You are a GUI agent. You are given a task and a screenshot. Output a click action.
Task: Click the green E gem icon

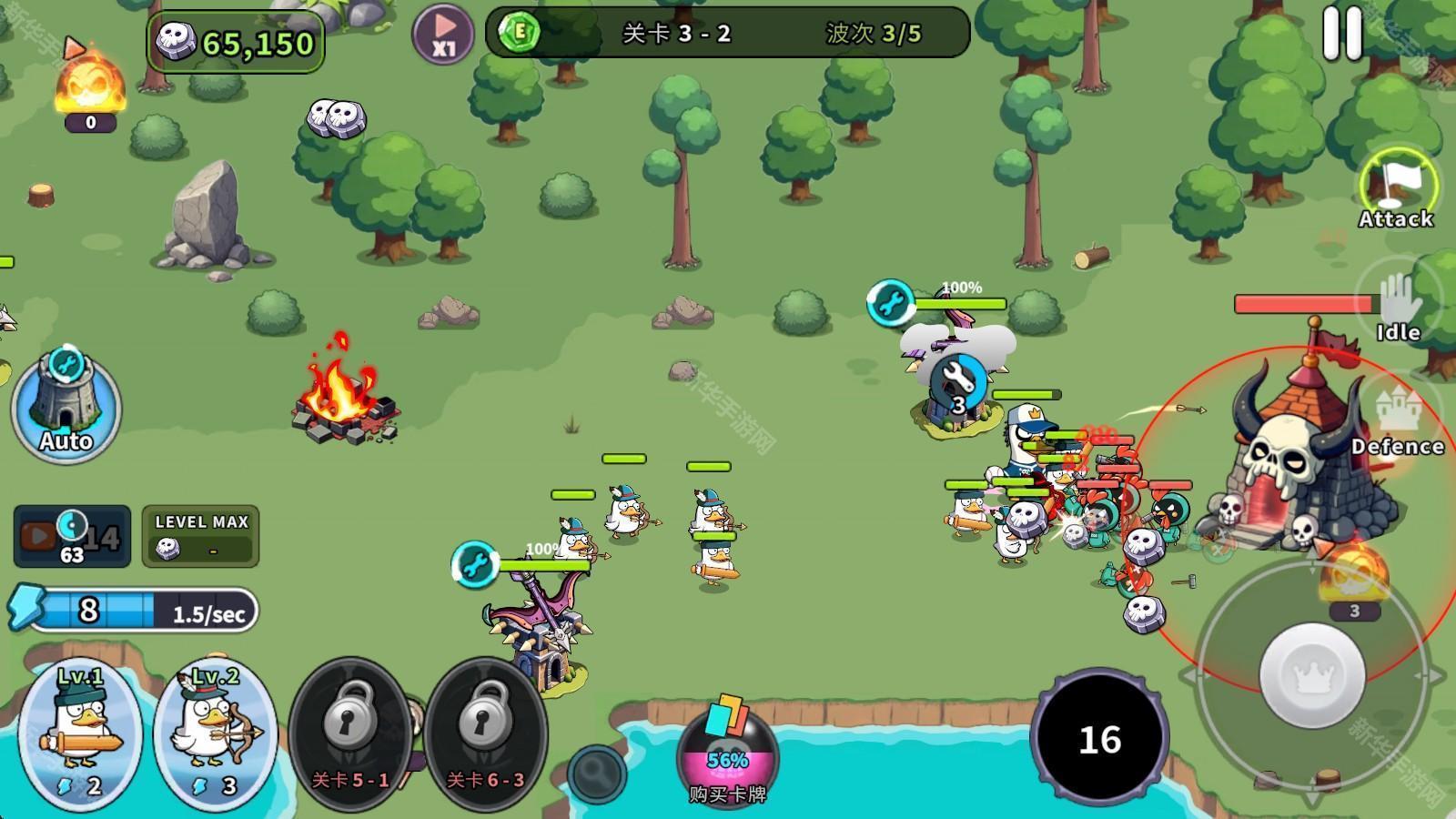click(x=520, y=34)
